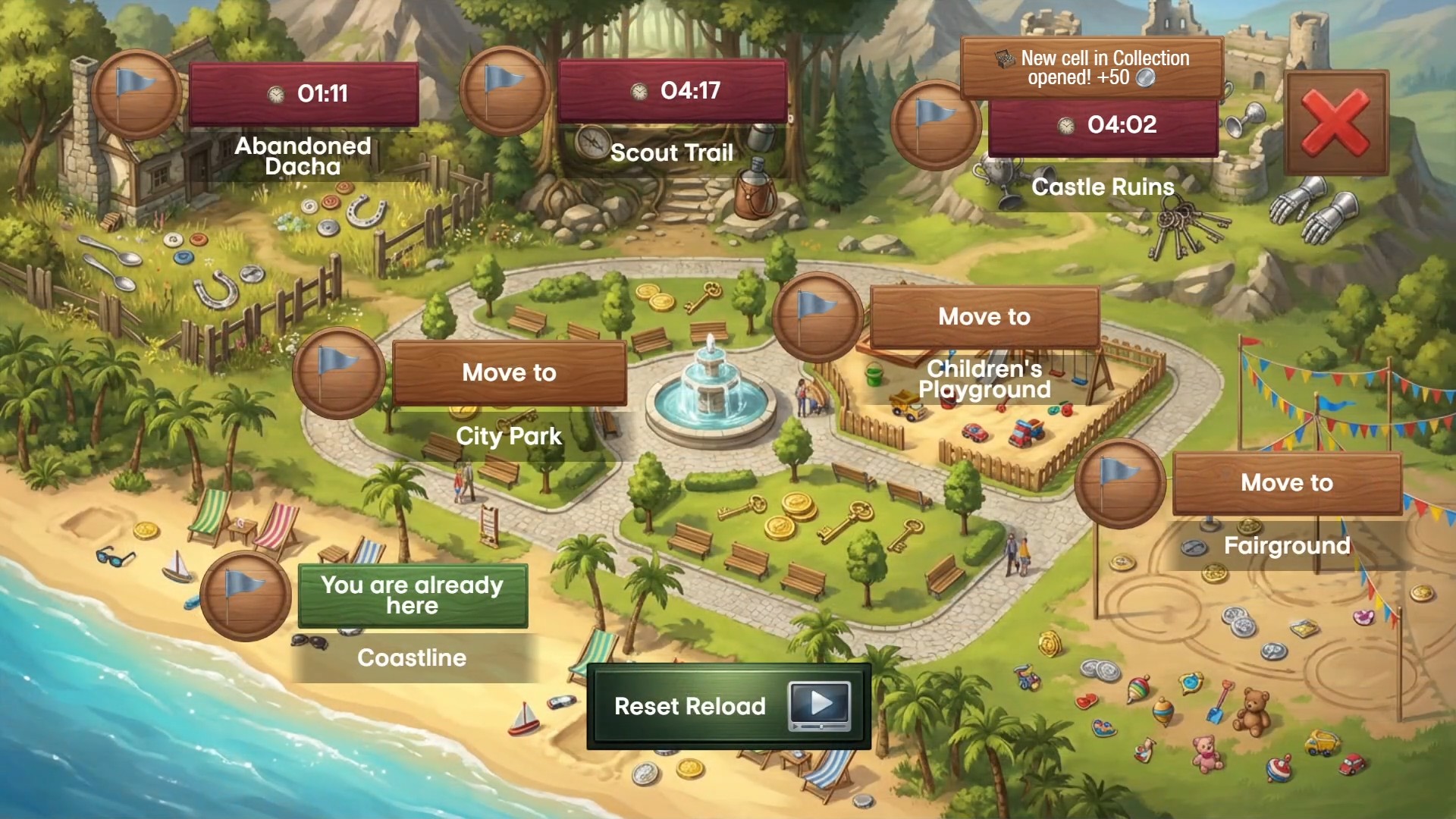Image resolution: width=1456 pixels, height=819 pixels.
Task: Click the Fairground flag marker
Action: pos(1121,483)
